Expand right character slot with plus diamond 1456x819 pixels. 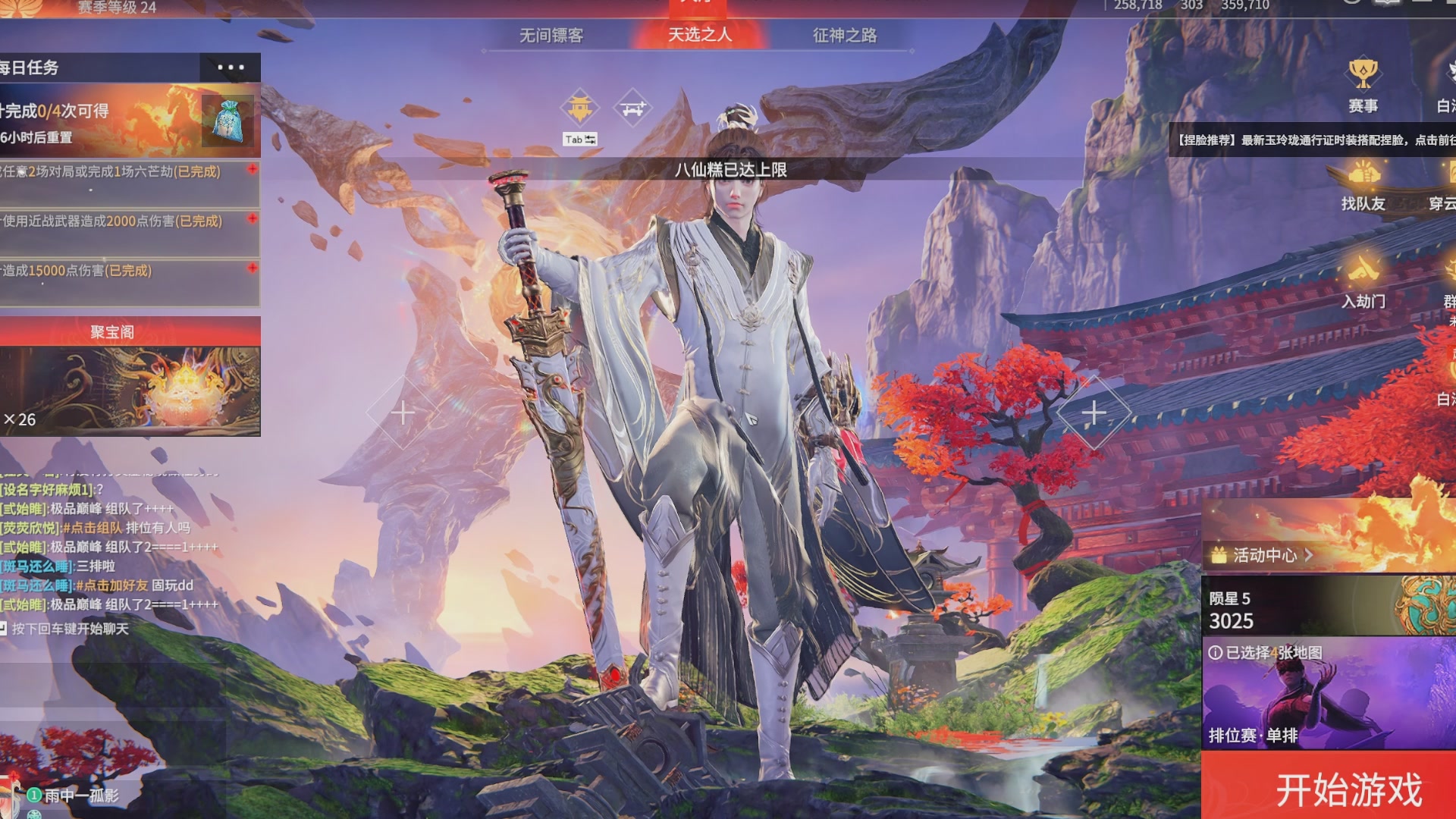point(1094,413)
